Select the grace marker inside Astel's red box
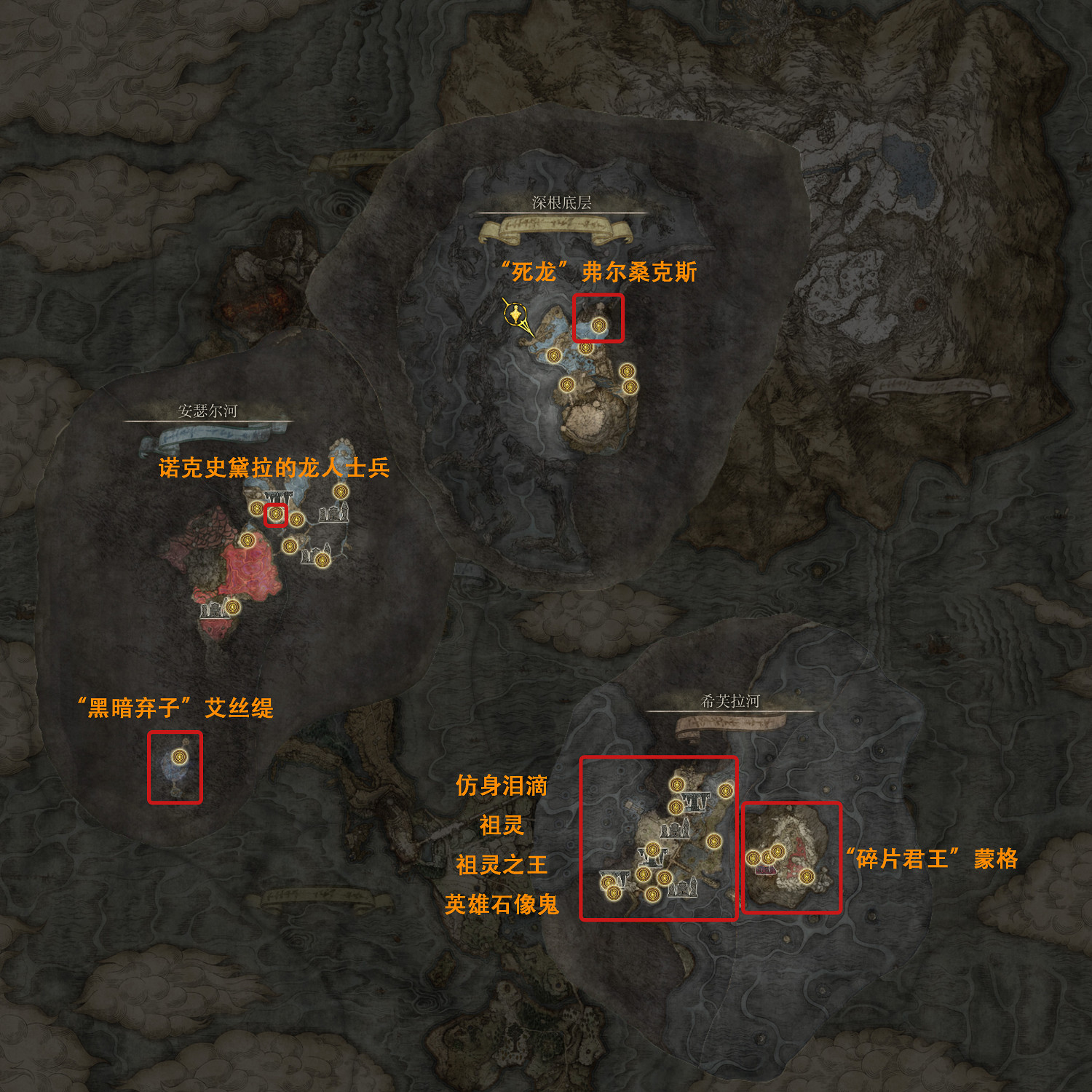This screenshot has height=1092, width=1092. tap(178, 756)
